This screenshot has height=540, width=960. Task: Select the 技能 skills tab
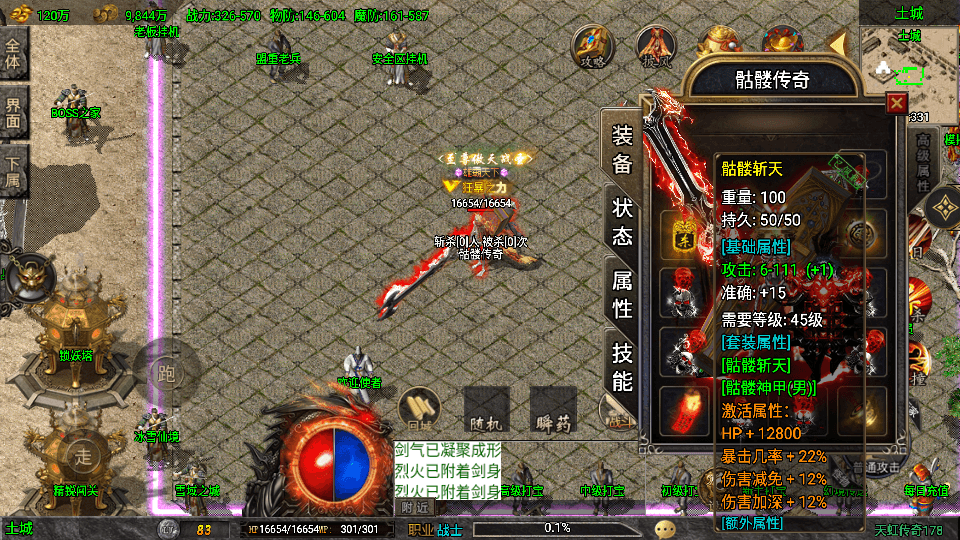tap(622, 367)
